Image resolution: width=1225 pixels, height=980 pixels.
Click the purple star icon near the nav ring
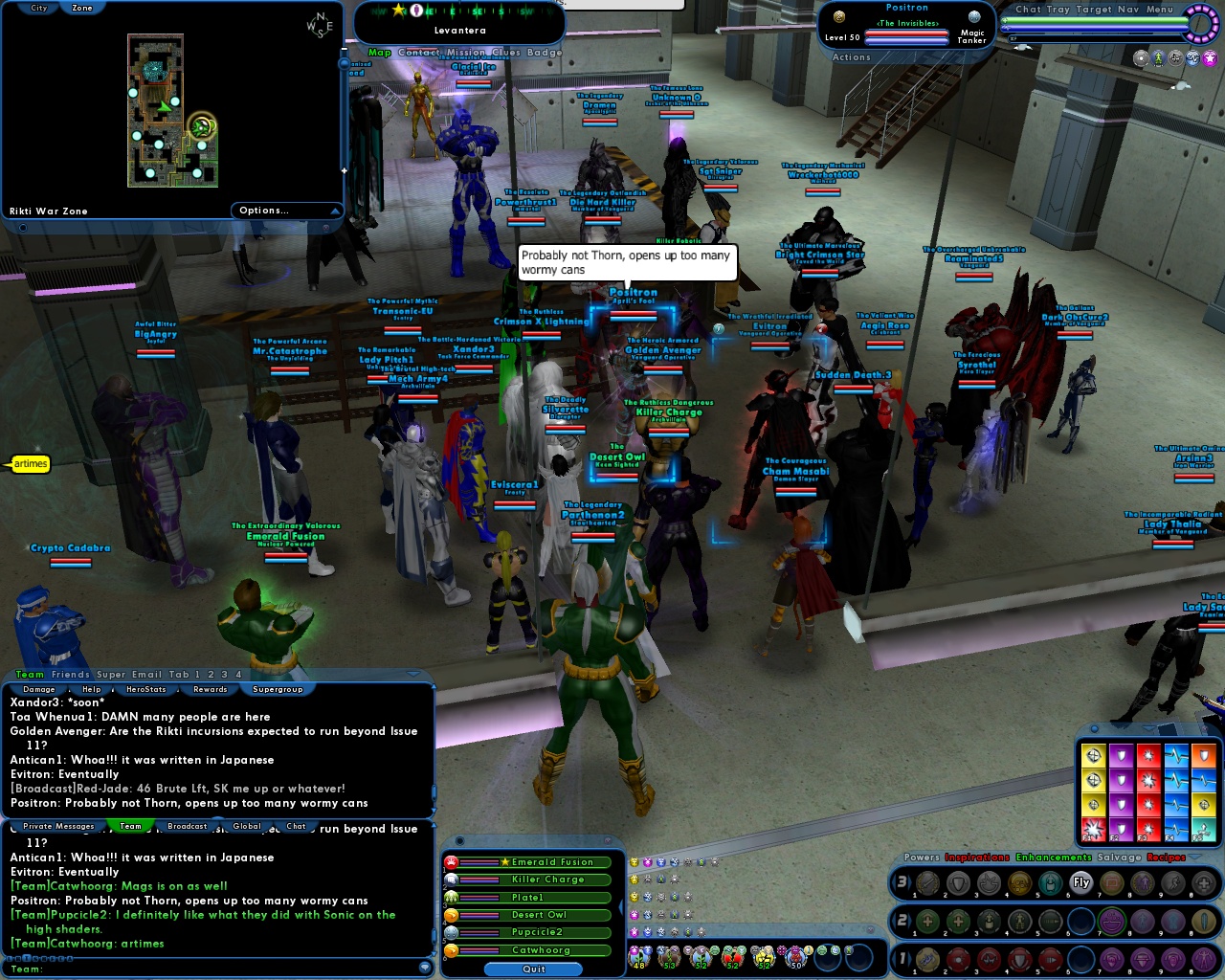pyautogui.click(x=1210, y=58)
